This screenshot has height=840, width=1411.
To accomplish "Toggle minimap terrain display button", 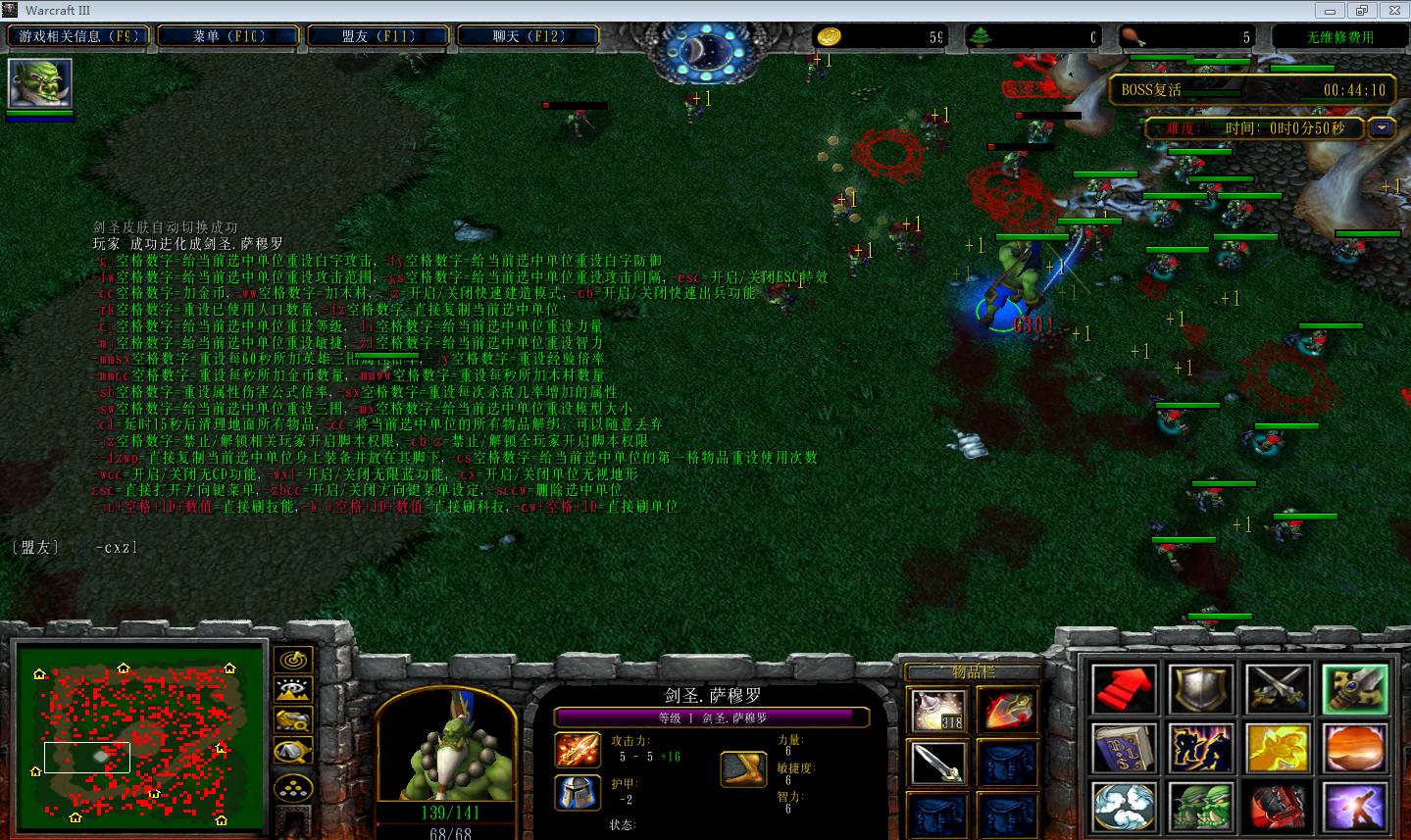I will tap(293, 691).
